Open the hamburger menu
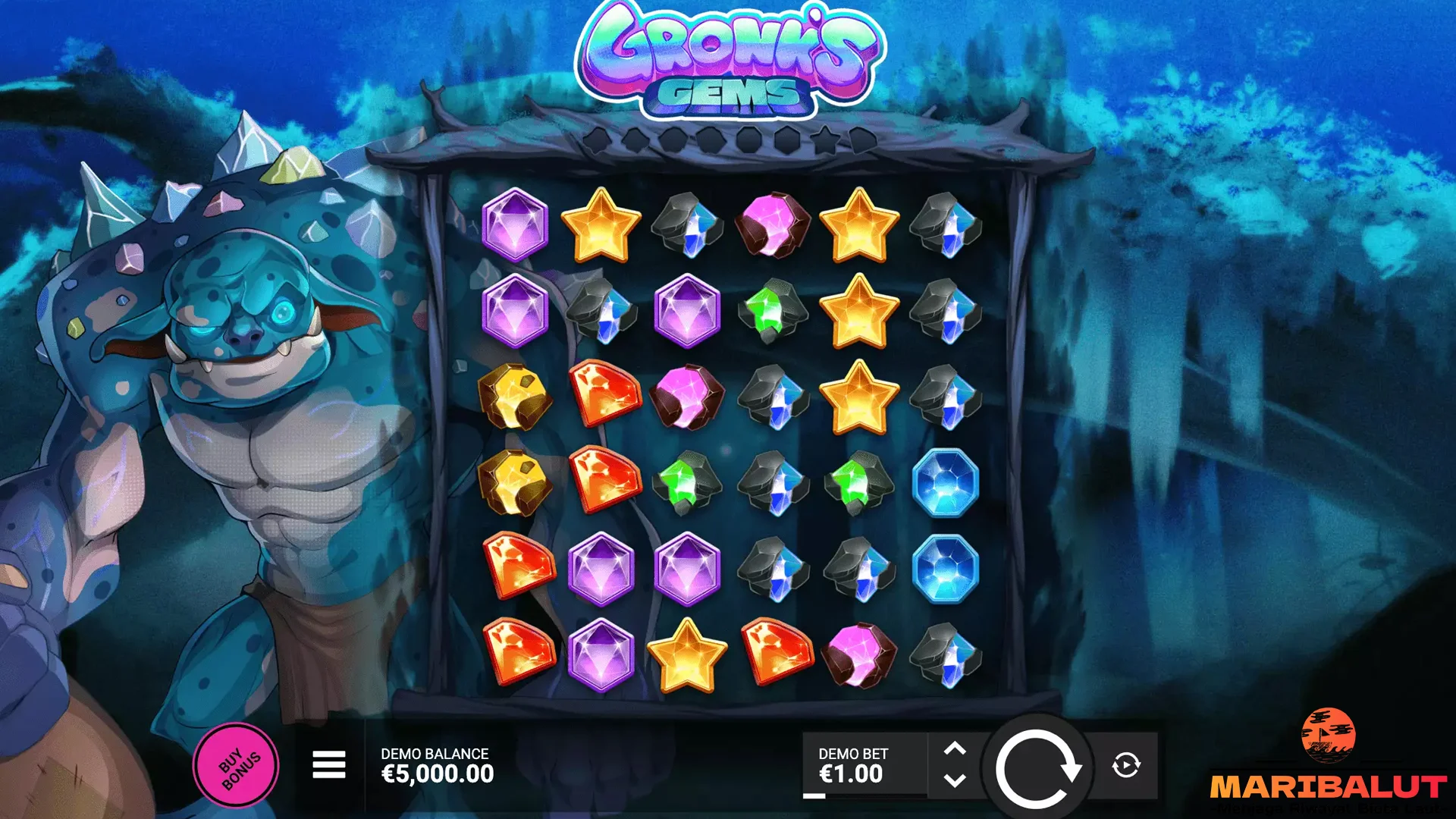The height and width of the screenshot is (819, 1456). click(328, 764)
